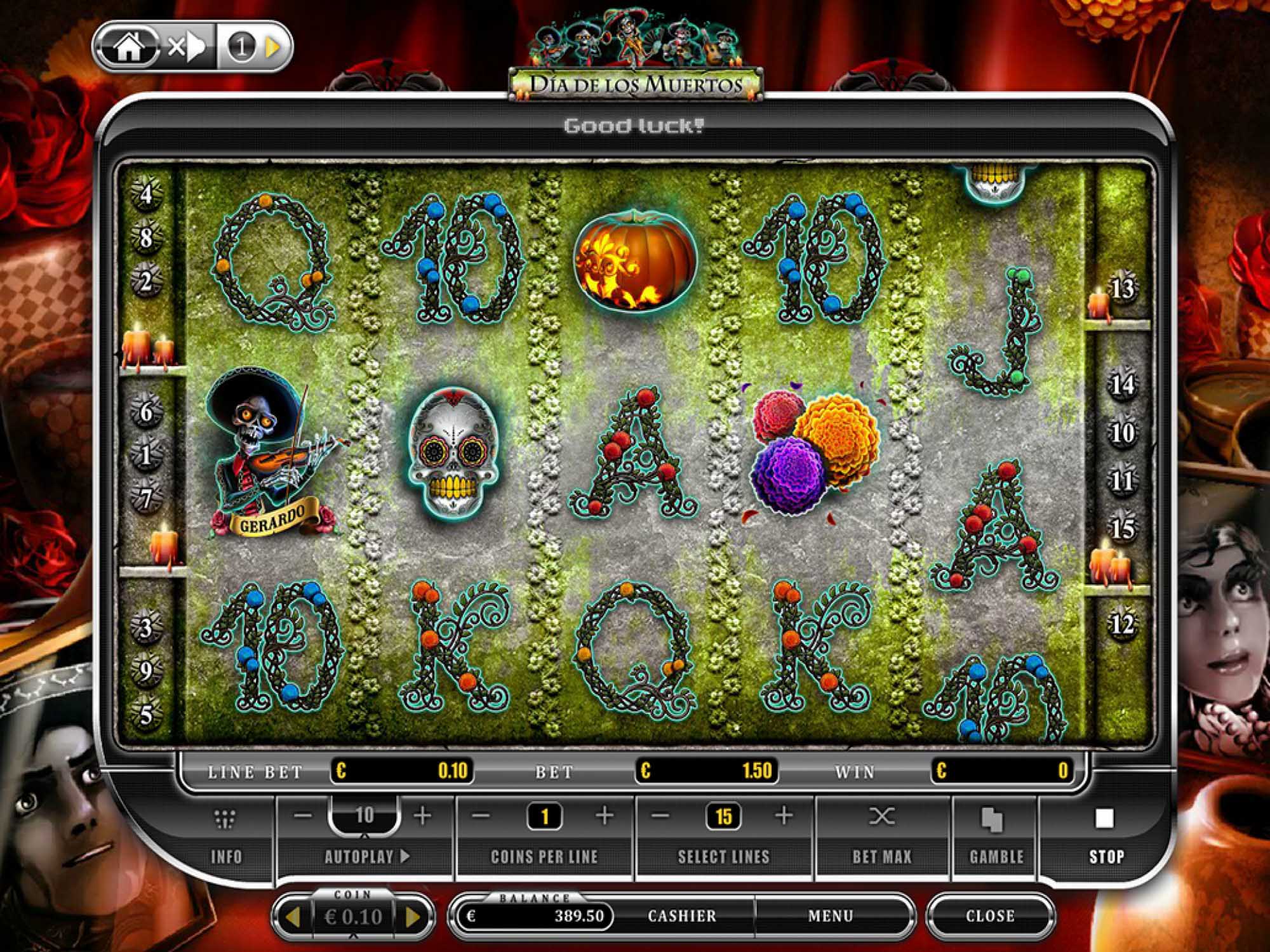The width and height of the screenshot is (1270, 952).
Task: Reduce the number of selected lines
Action: [661, 816]
